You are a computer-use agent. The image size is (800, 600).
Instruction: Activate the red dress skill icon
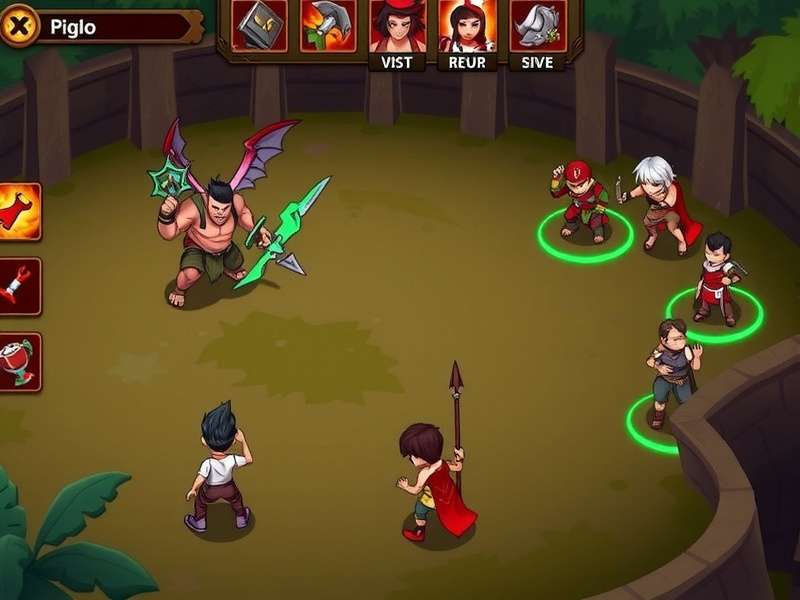click(x=19, y=211)
